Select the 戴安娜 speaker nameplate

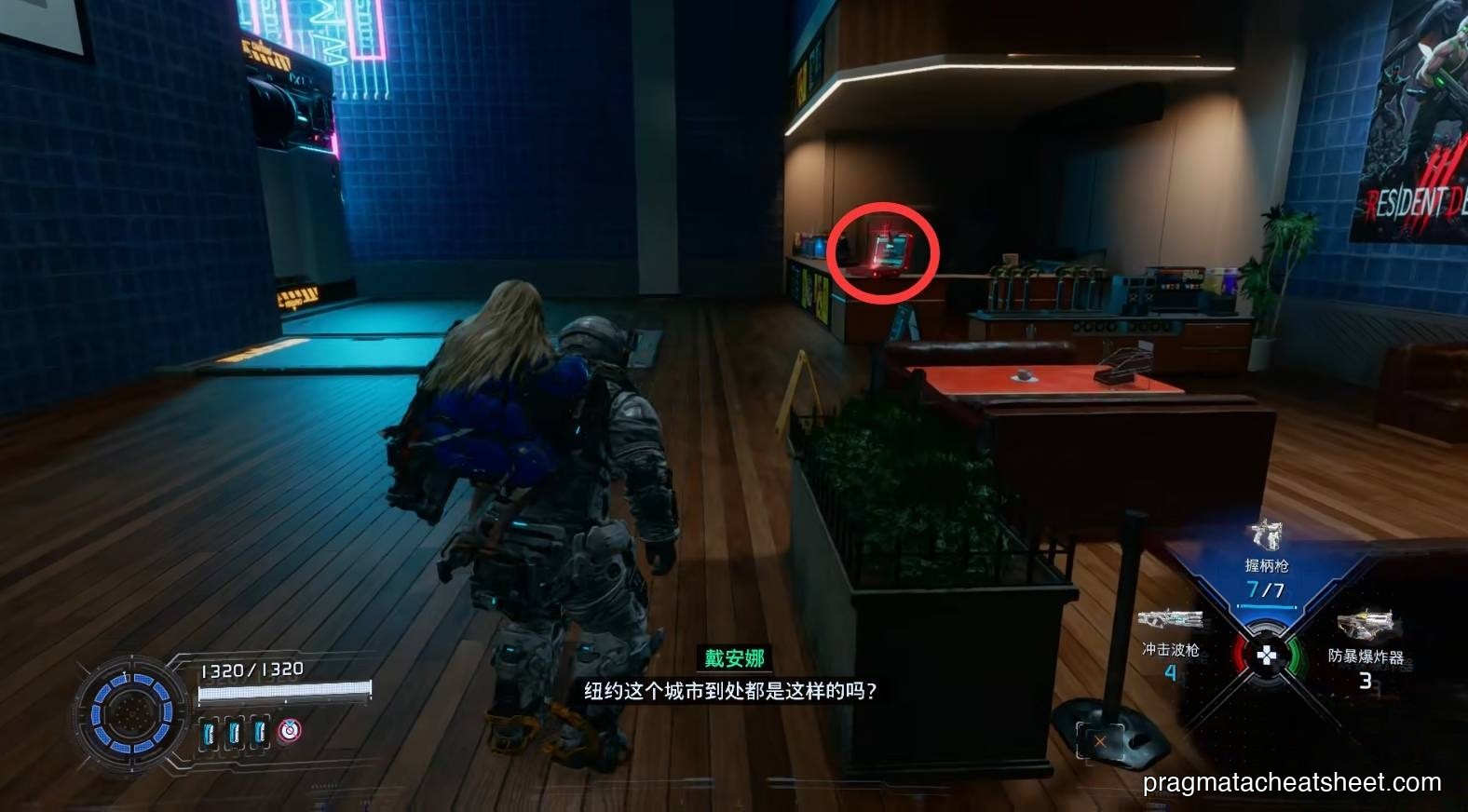736,657
